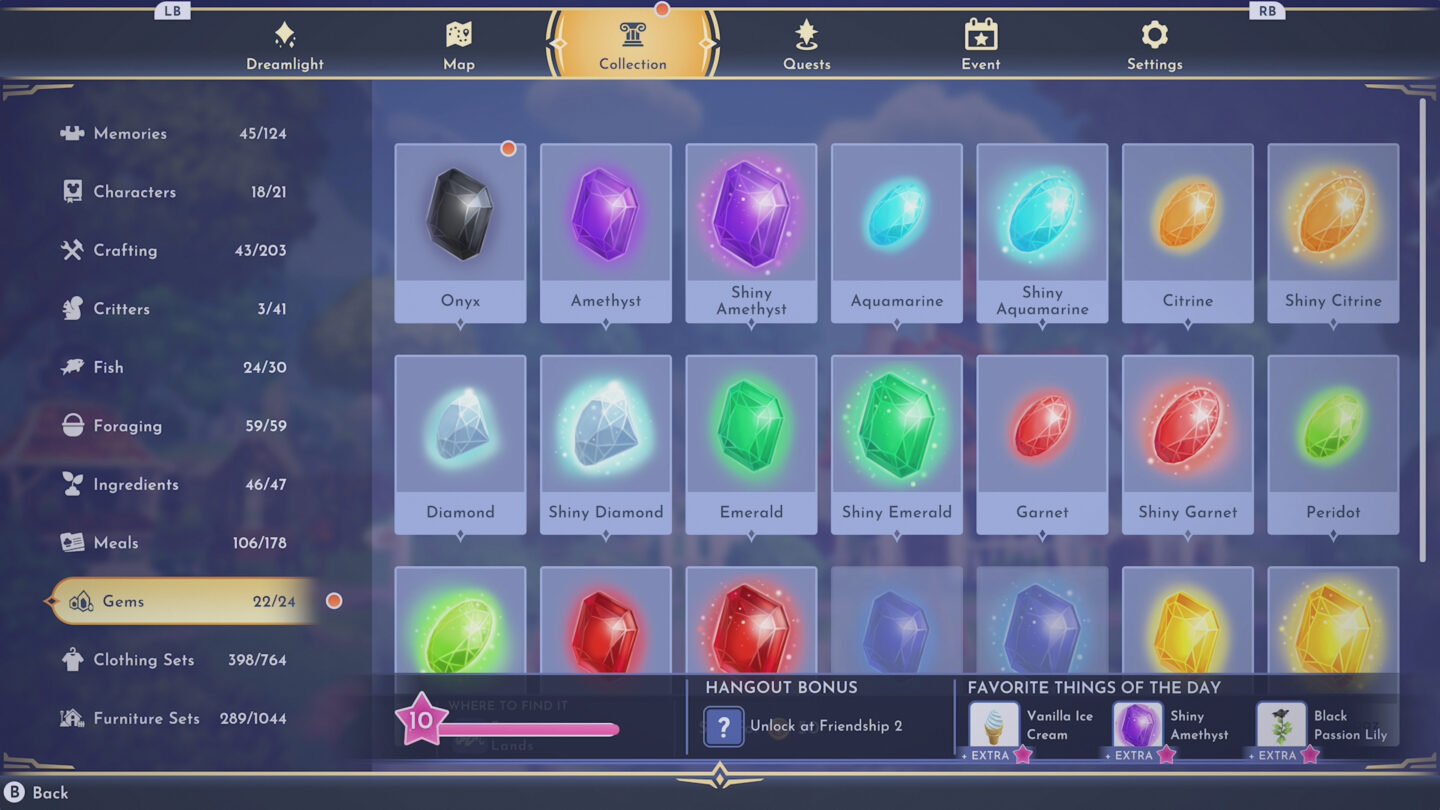Click the Crafting hammer and wrench icon
The image size is (1440, 810).
pyautogui.click(x=71, y=250)
